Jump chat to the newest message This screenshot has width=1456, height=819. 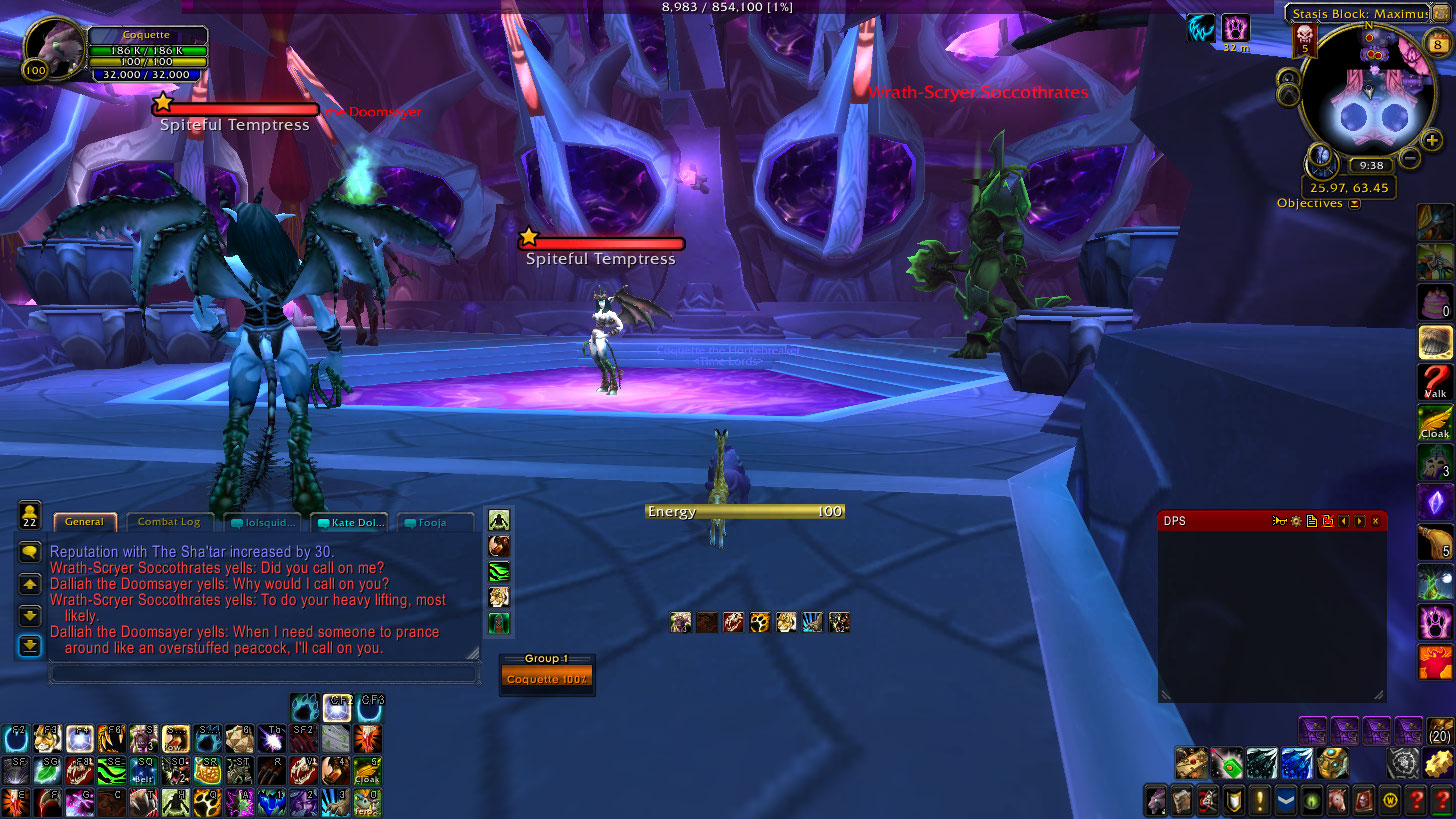point(30,646)
